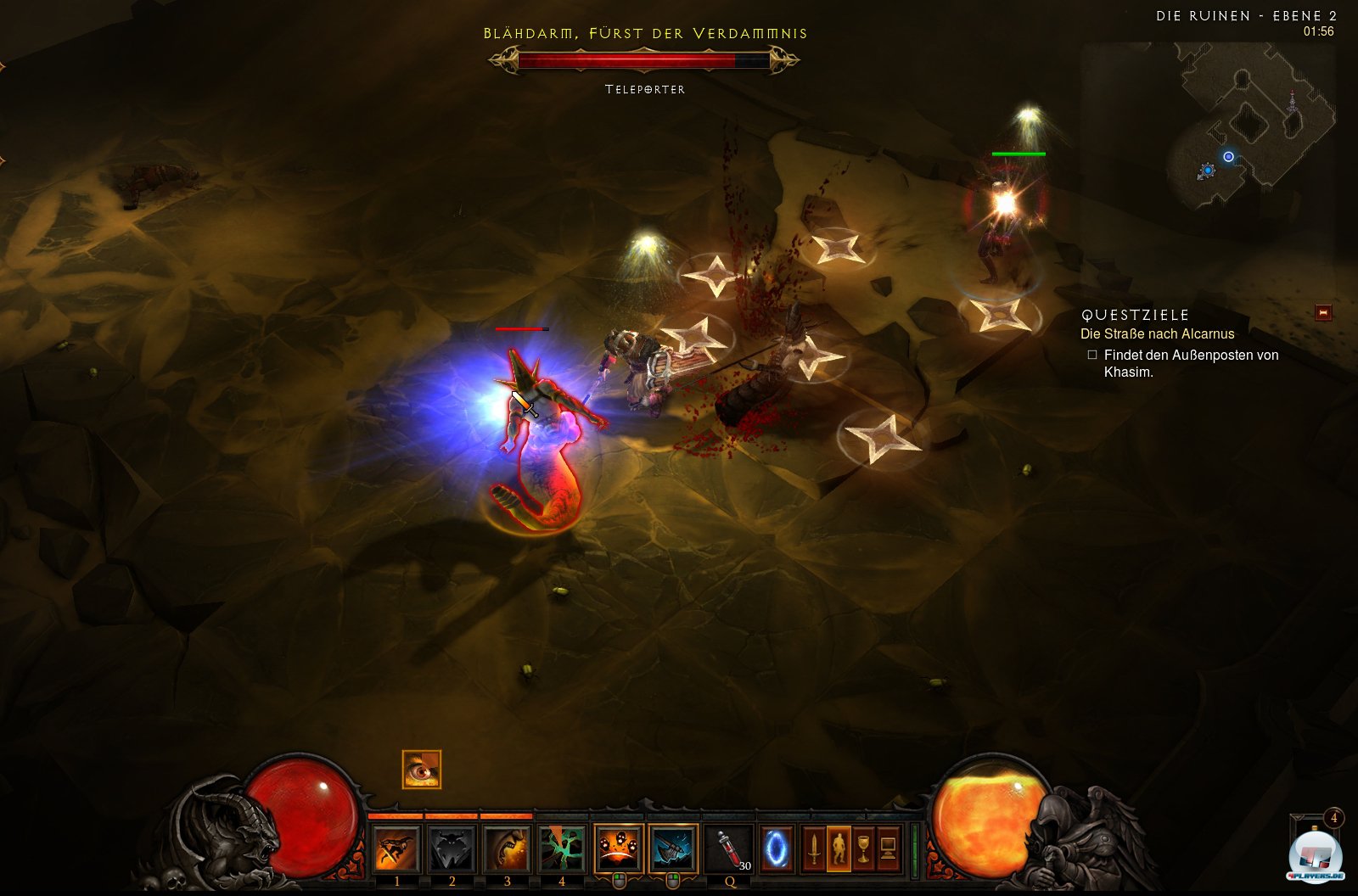
Task: Use the horned demon silhouette skill
Action: coord(452,848)
